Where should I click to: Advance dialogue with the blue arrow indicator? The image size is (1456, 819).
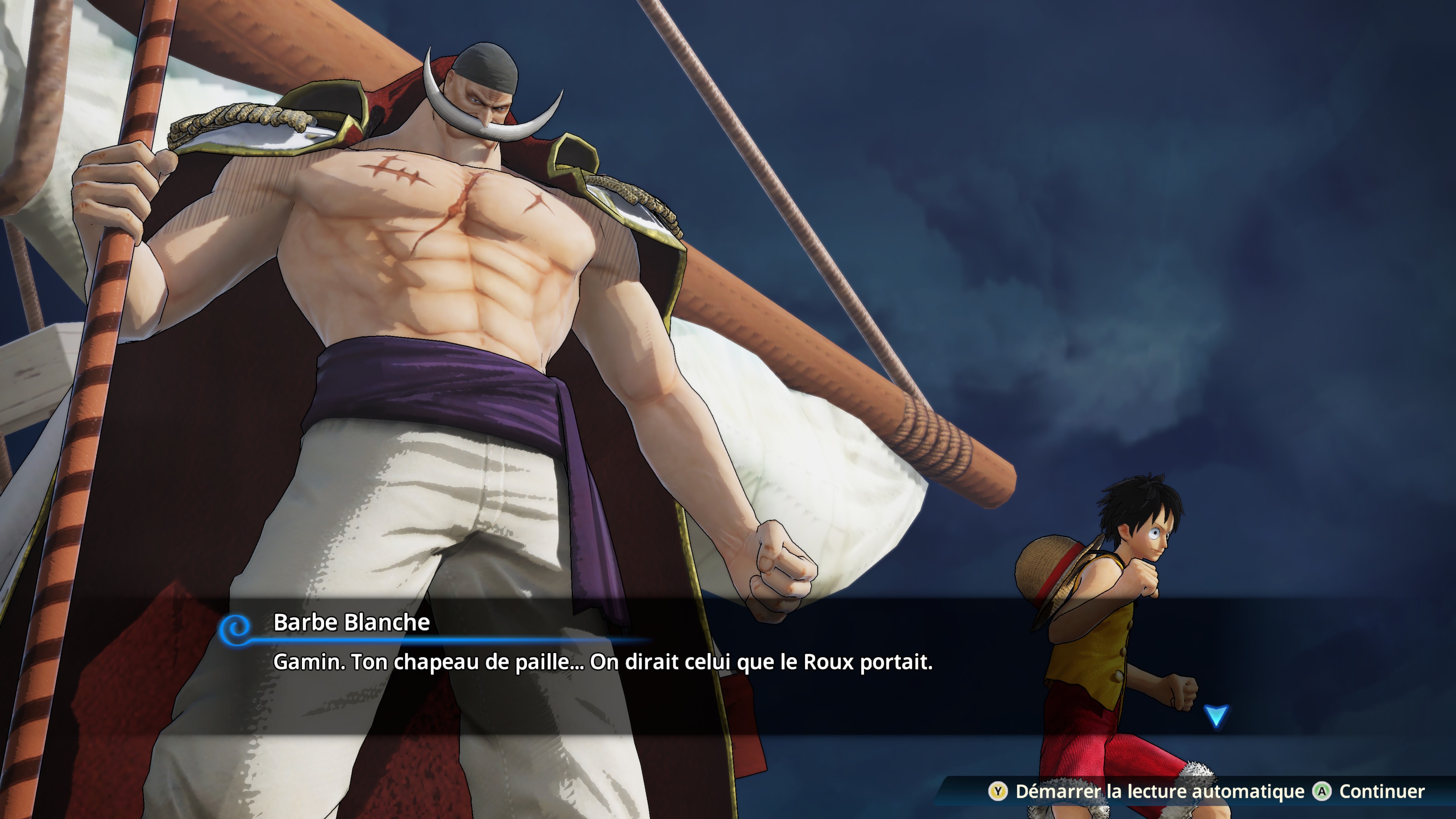click(x=1216, y=715)
